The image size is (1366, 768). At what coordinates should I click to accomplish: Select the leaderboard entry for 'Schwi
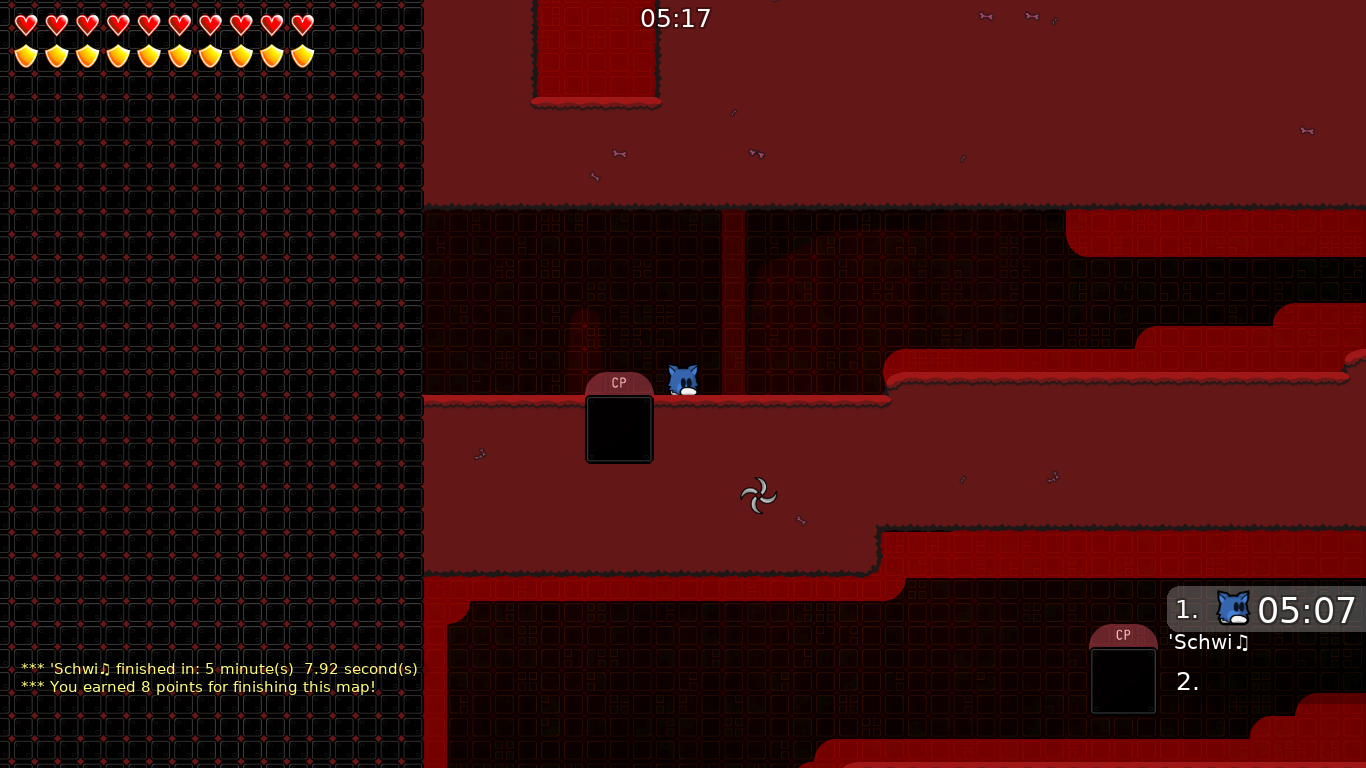1208,643
